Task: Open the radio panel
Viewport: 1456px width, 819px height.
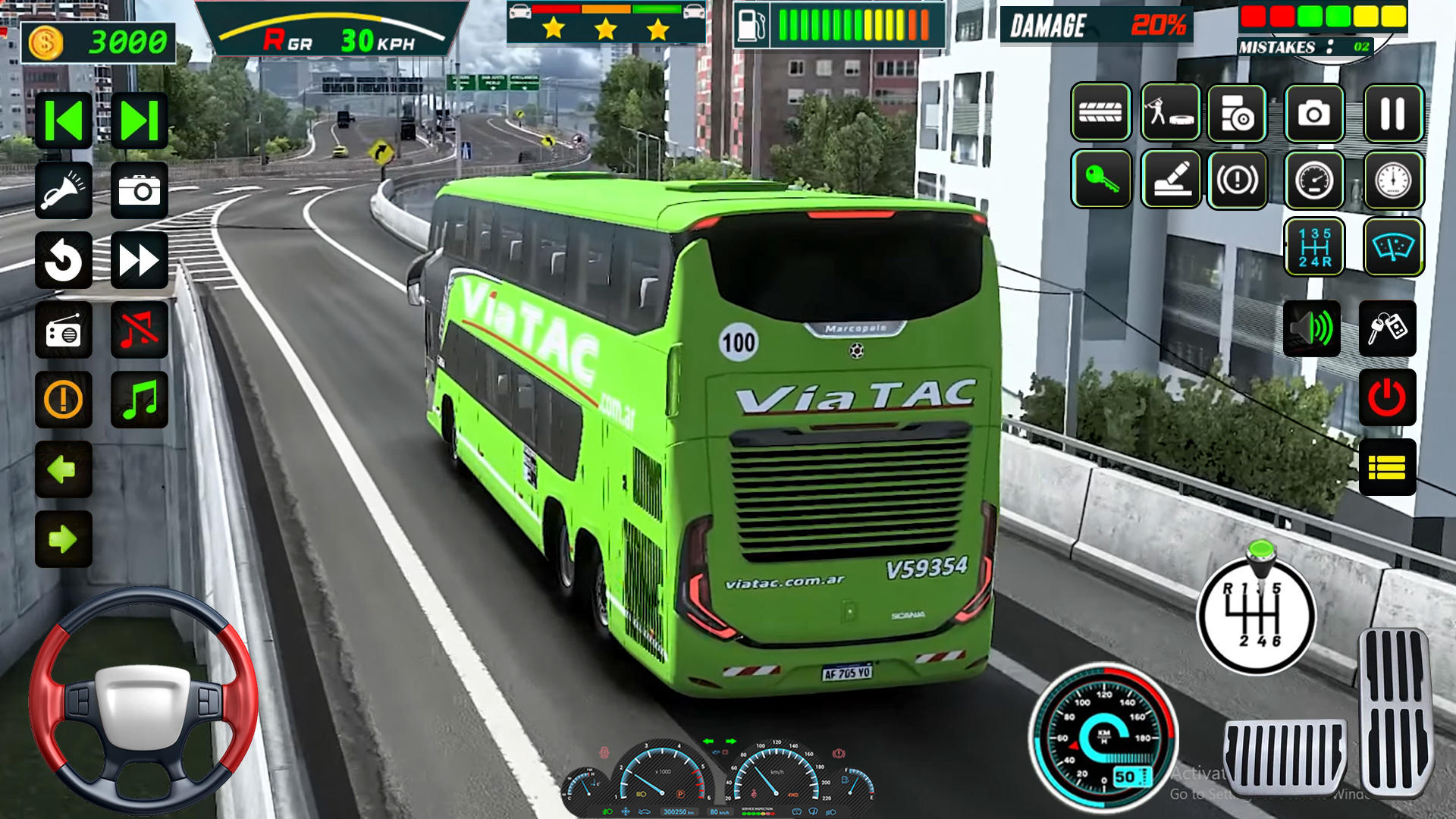Action: [x=64, y=330]
